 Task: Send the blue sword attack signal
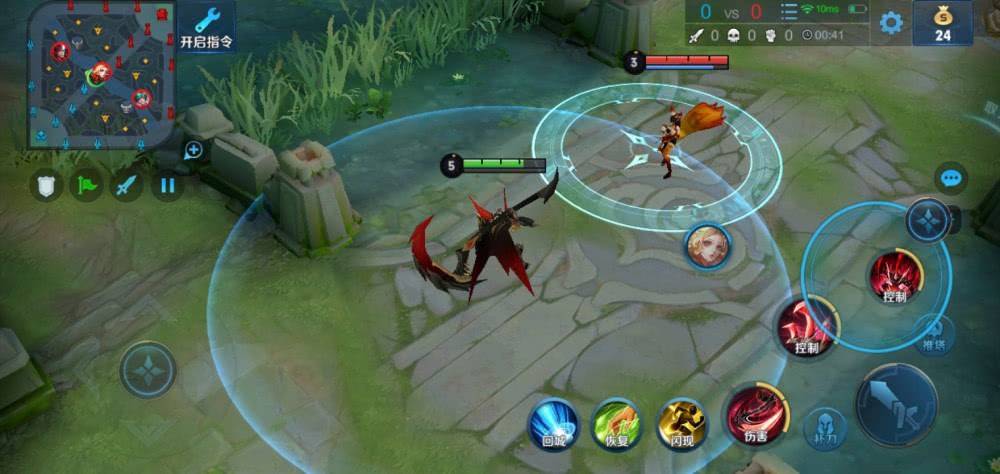(x=126, y=185)
